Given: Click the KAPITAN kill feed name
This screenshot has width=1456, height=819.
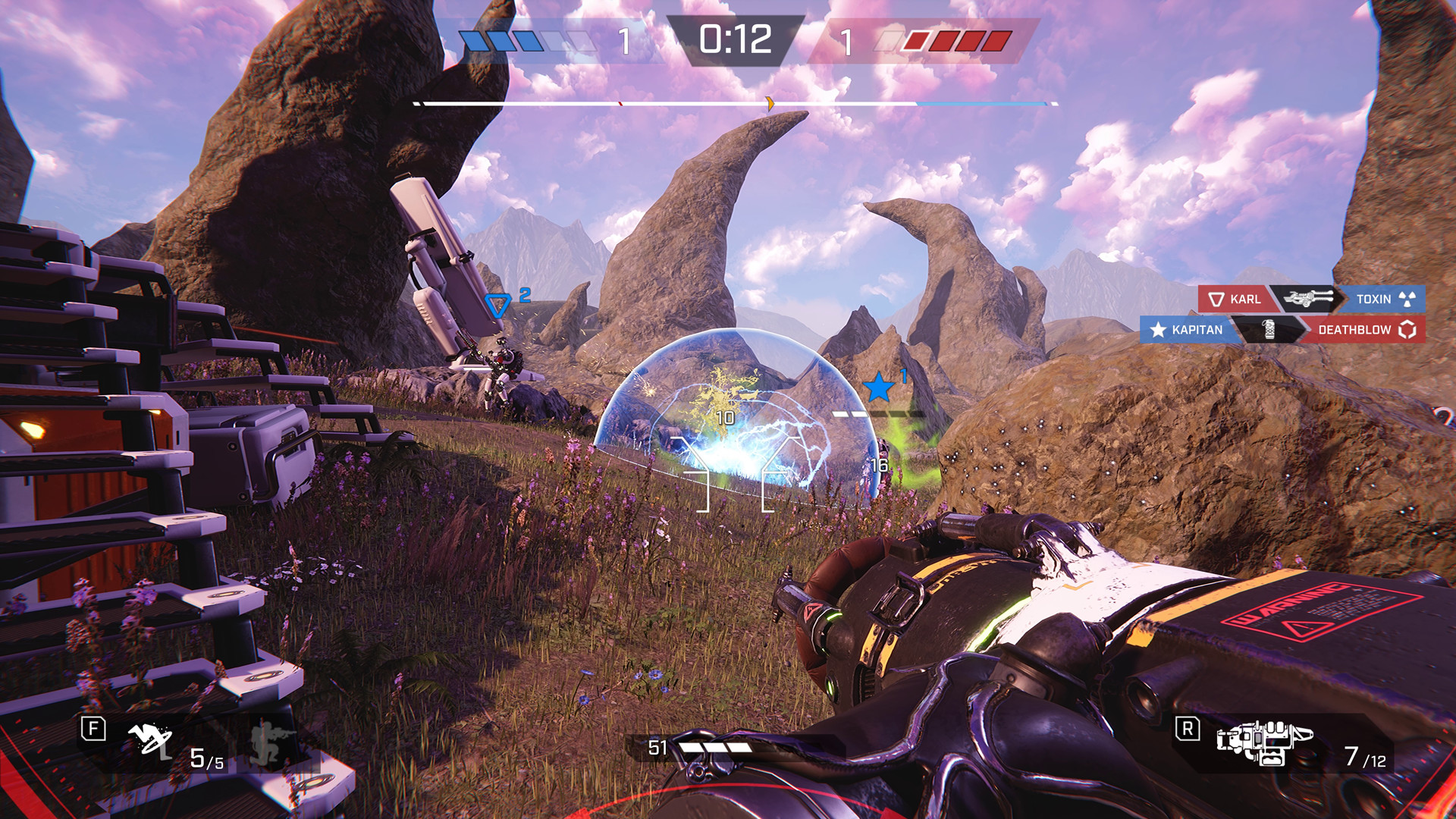Looking at the screenshot, I should 1197,330.
